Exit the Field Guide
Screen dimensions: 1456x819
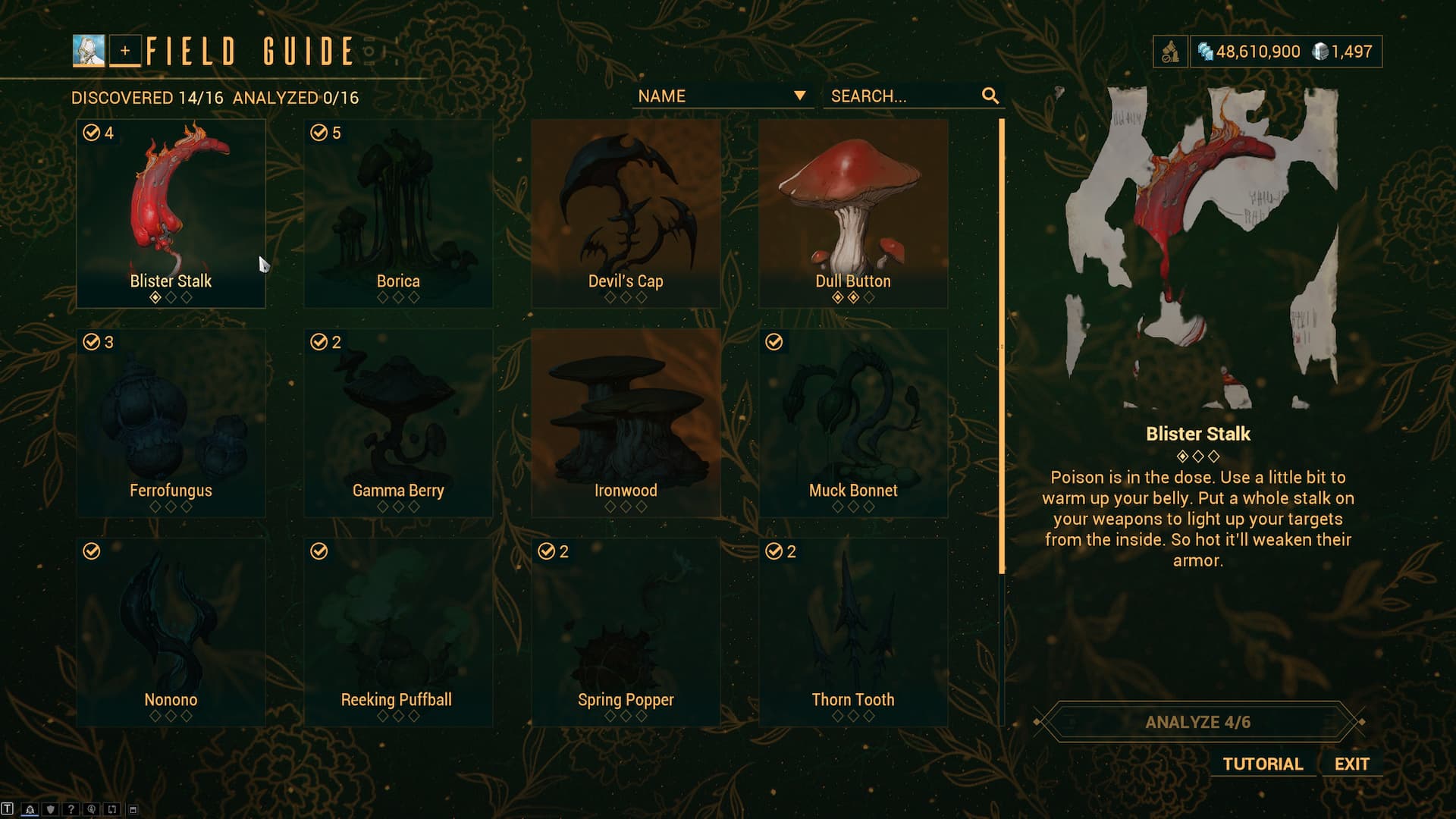(1352, 764)
